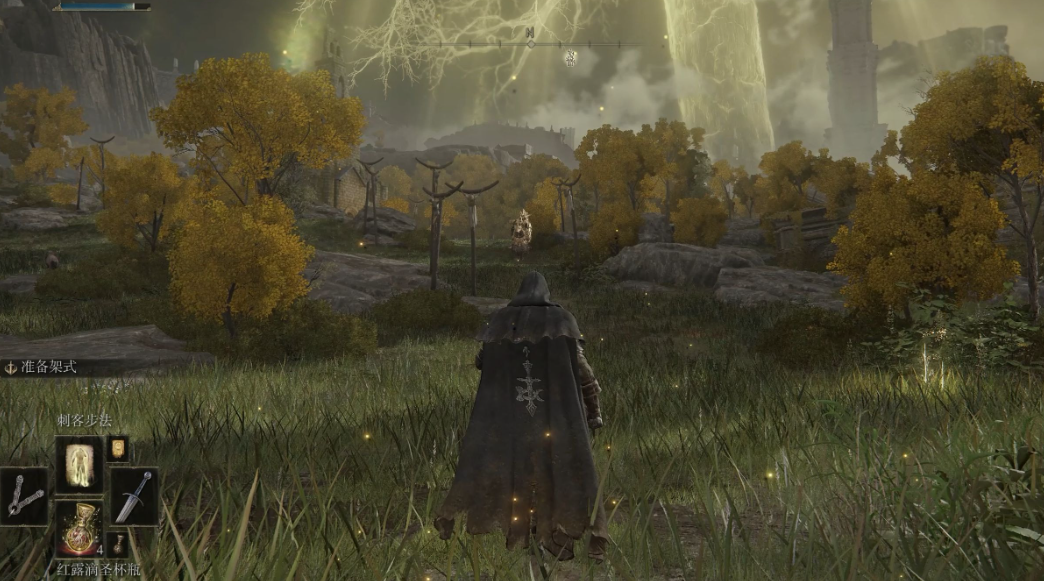Image resolution: width=1044 pixels, height=581 pixels.
Task: Click the compass bar at top
Action: click(530, 44)
